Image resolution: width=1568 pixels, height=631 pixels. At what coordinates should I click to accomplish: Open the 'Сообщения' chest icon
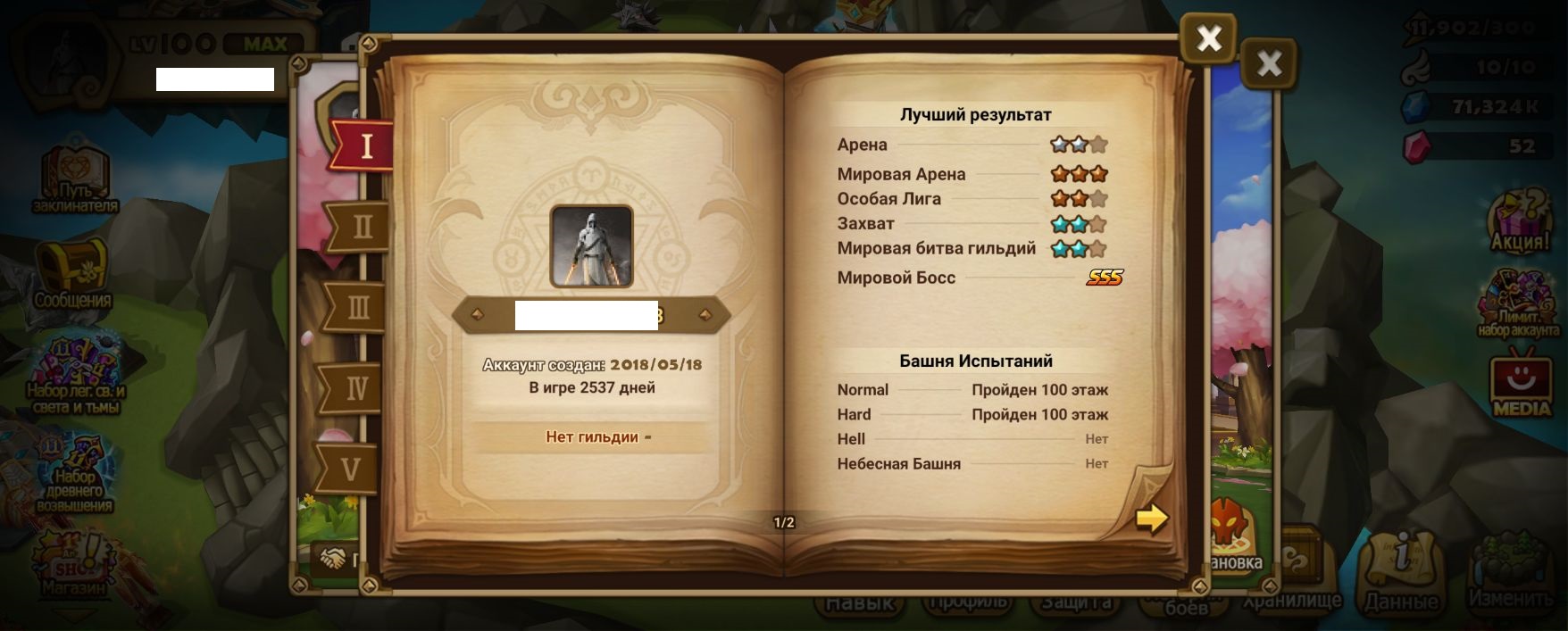pos(72,273)
